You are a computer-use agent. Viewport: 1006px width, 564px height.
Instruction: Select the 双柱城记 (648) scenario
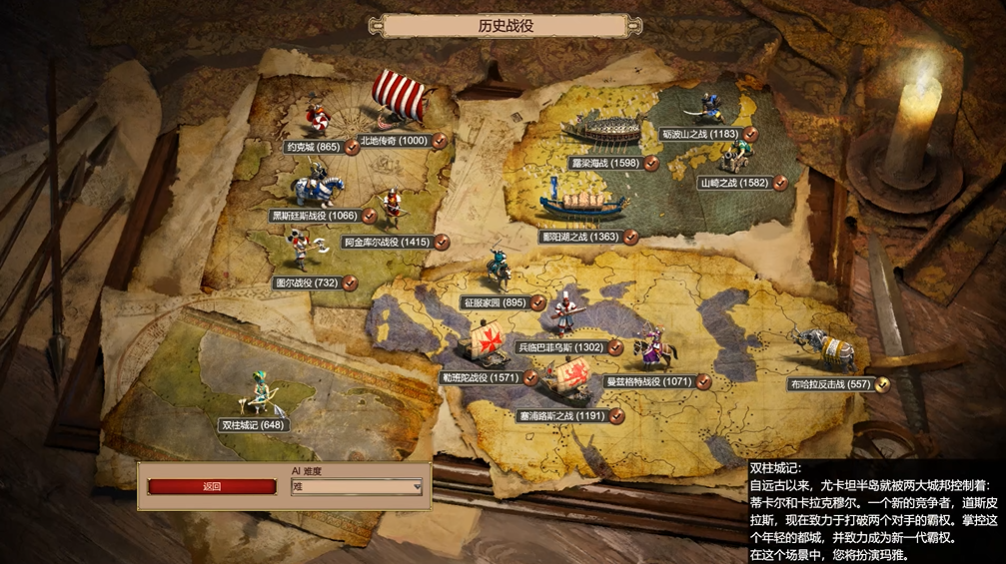253,425
